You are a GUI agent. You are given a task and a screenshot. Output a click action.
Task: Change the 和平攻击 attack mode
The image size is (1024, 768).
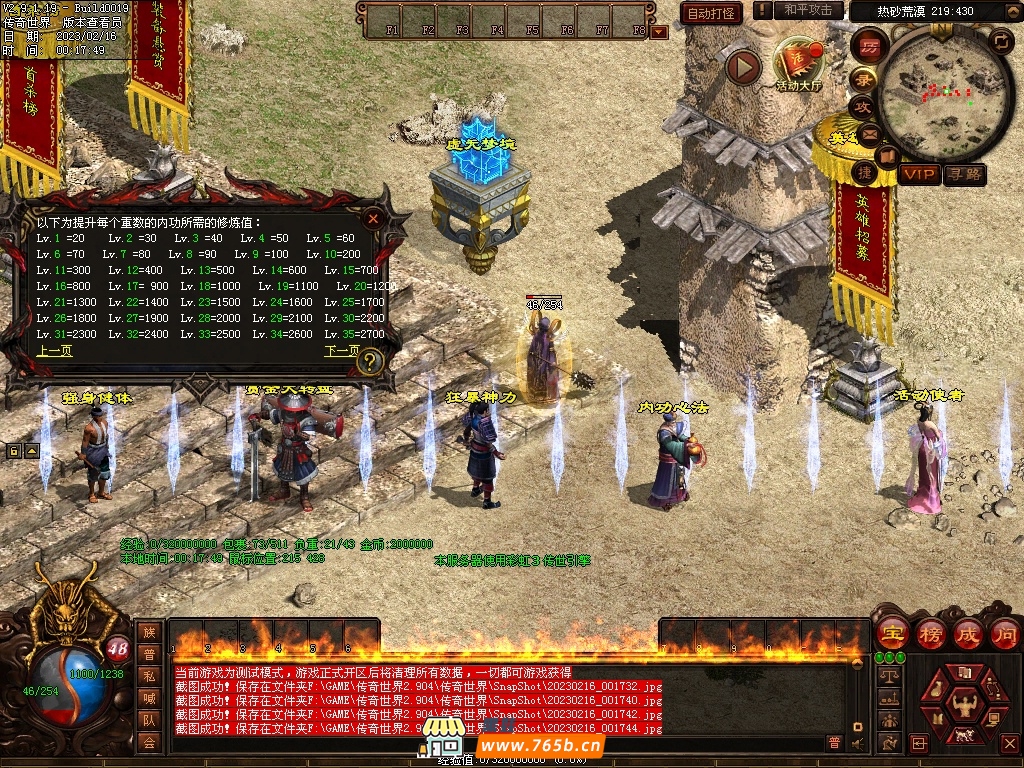pyautogui.click(x=808, y=10)
